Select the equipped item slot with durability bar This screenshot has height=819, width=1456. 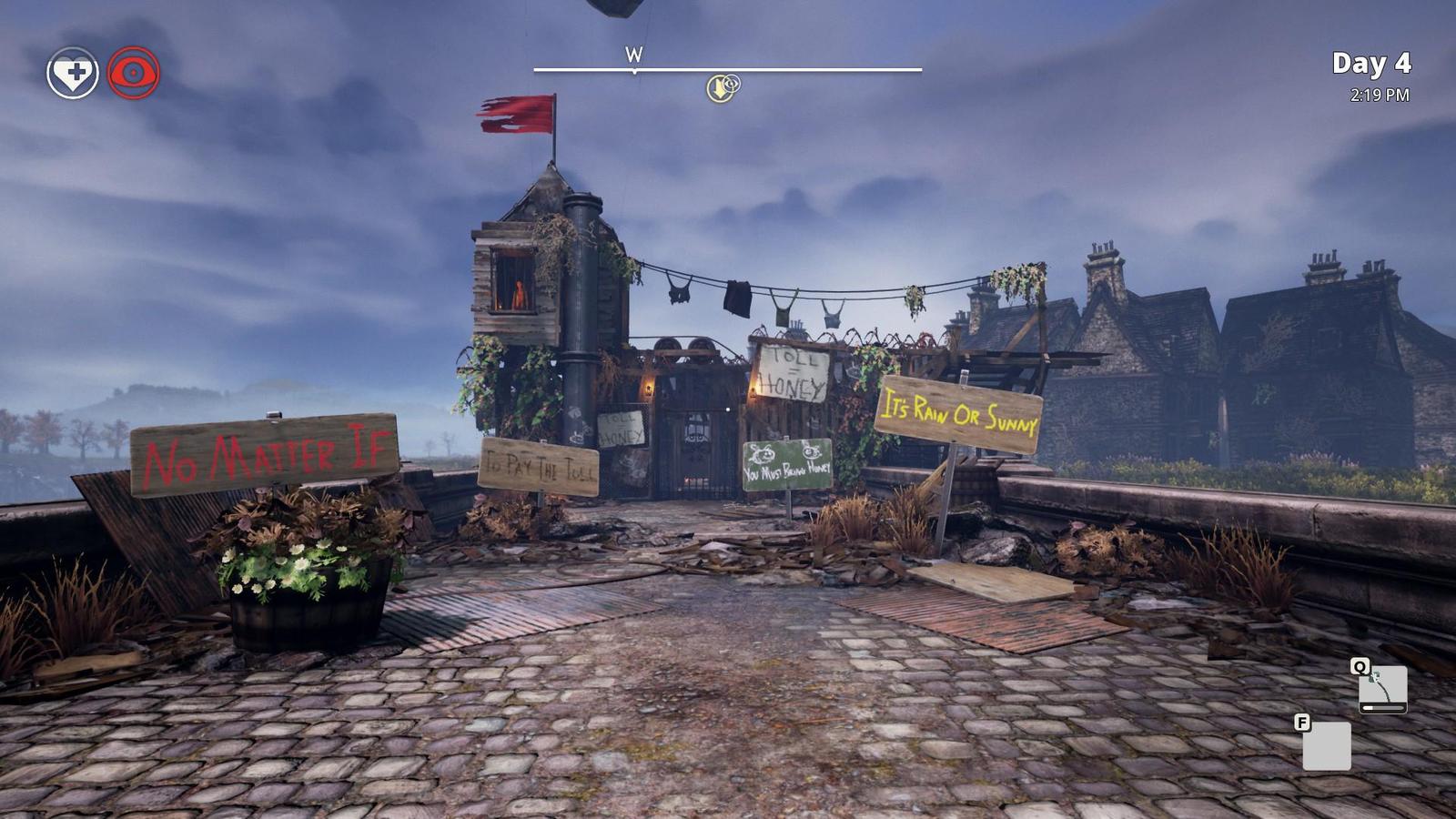(x=1382, y=689)
